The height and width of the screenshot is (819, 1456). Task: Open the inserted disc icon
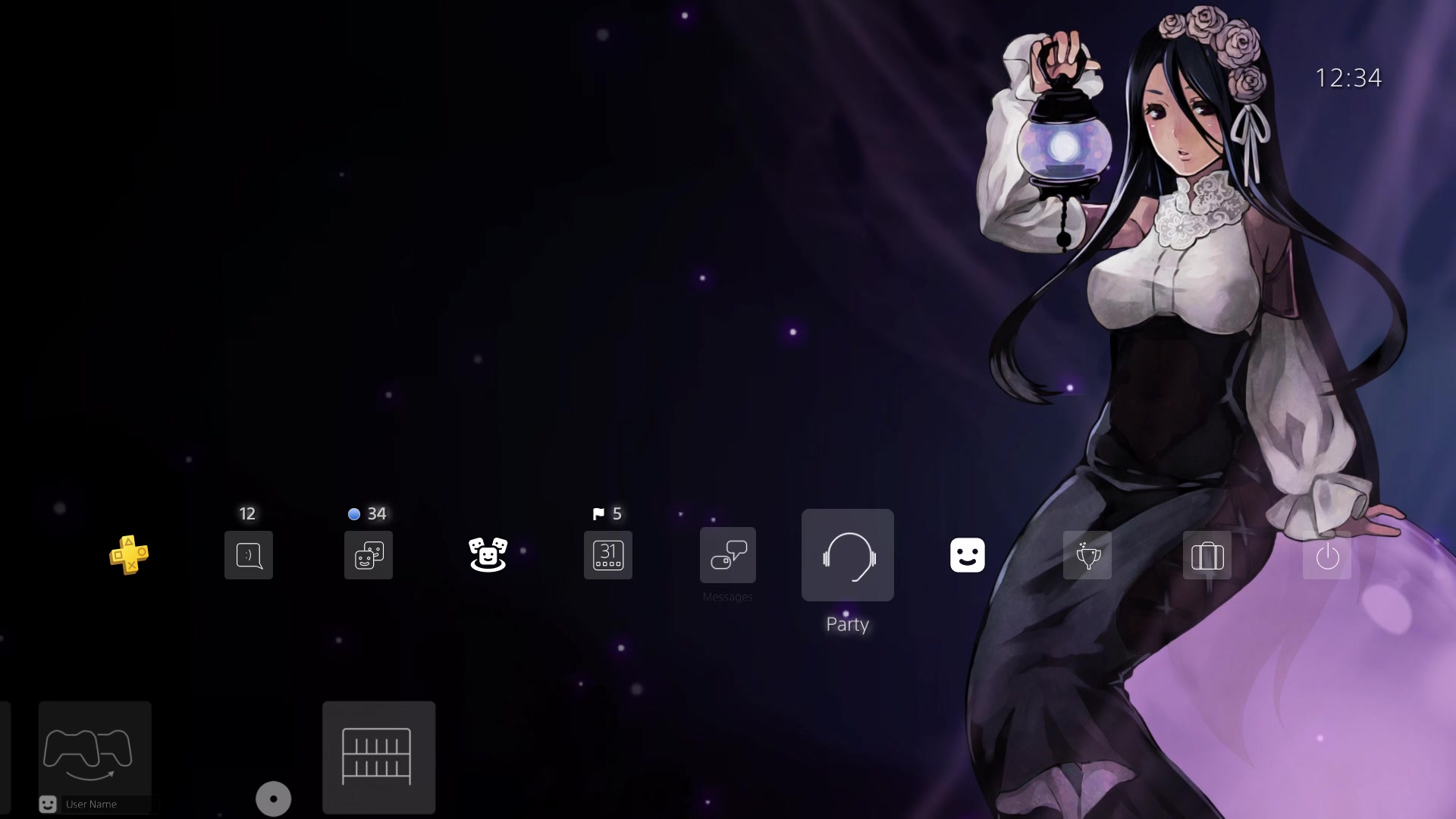pos(273,799)
